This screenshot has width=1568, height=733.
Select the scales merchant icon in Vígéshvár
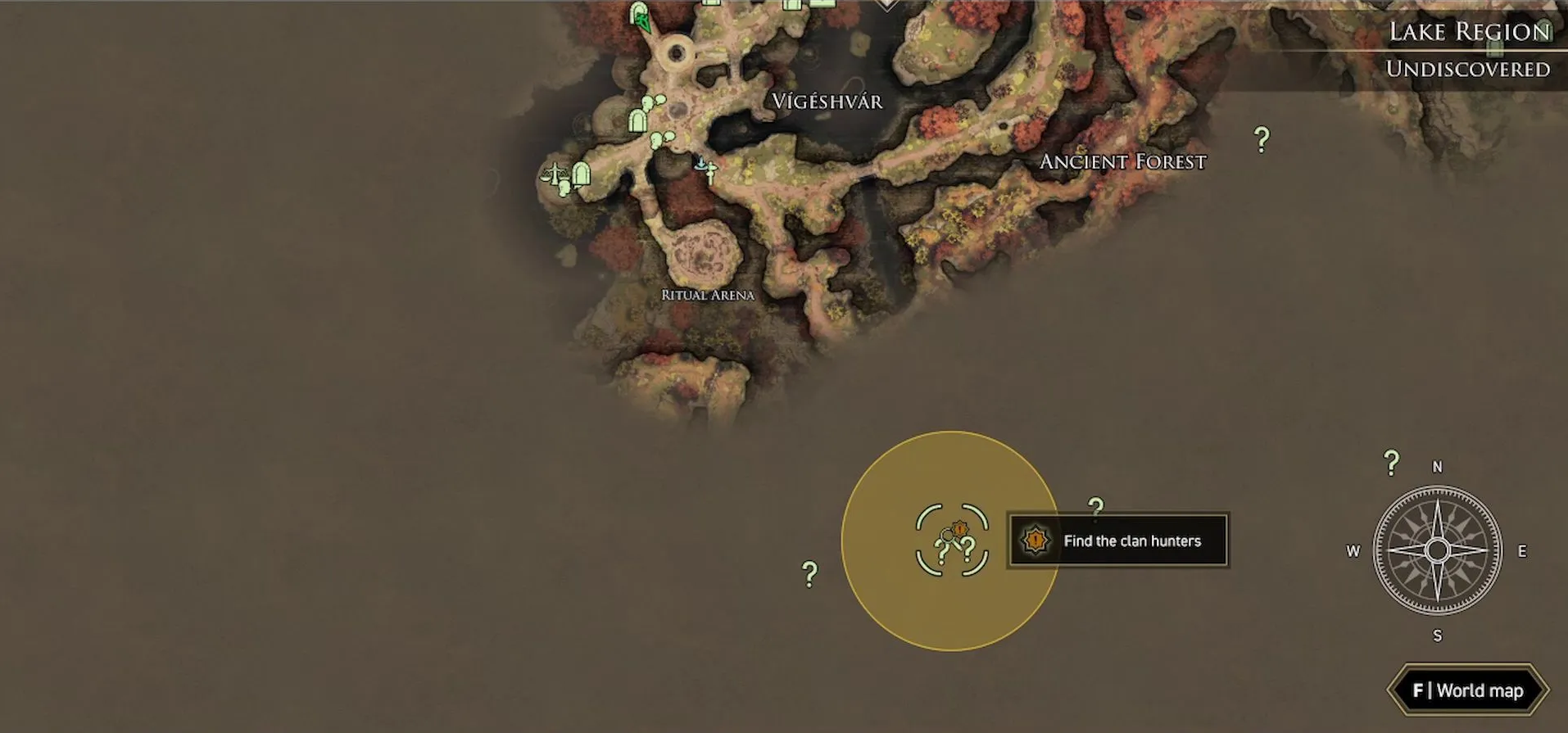[555, 174]
